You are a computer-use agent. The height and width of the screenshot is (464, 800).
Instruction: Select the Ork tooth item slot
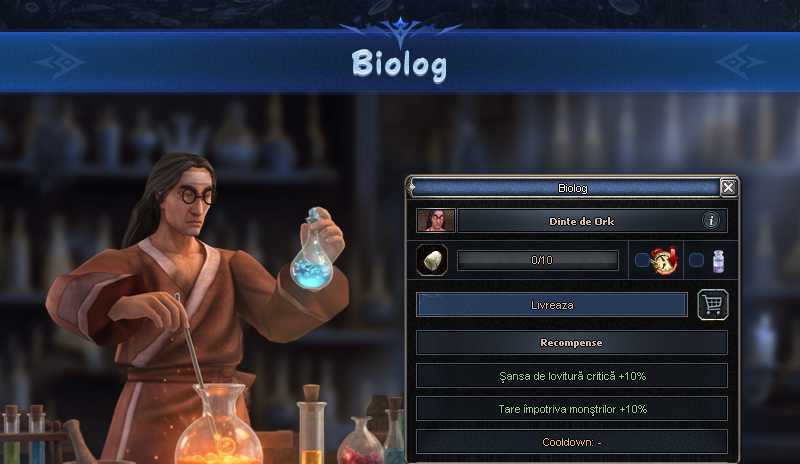432,260
